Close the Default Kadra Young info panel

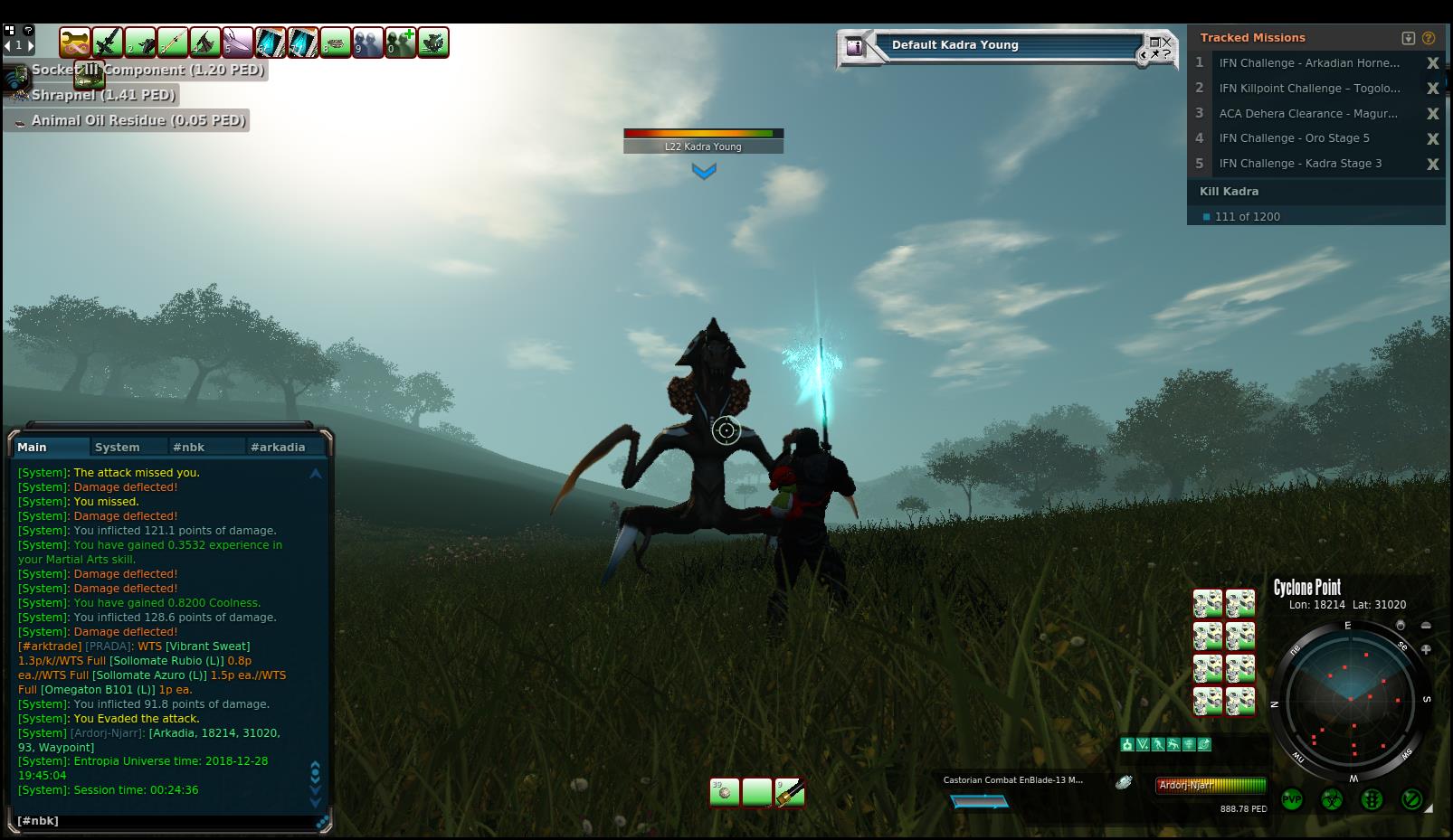point(1166,41)
